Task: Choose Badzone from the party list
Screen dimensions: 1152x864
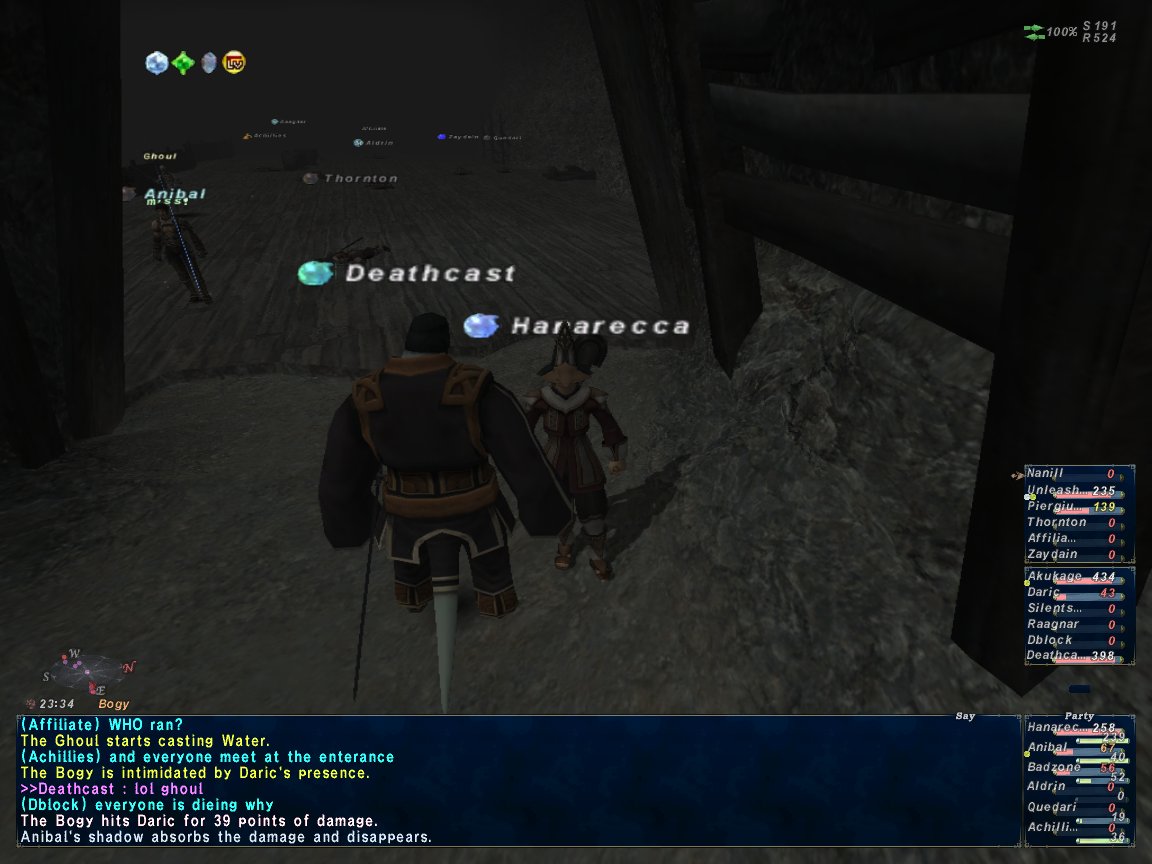Action: pos(1052,767)
